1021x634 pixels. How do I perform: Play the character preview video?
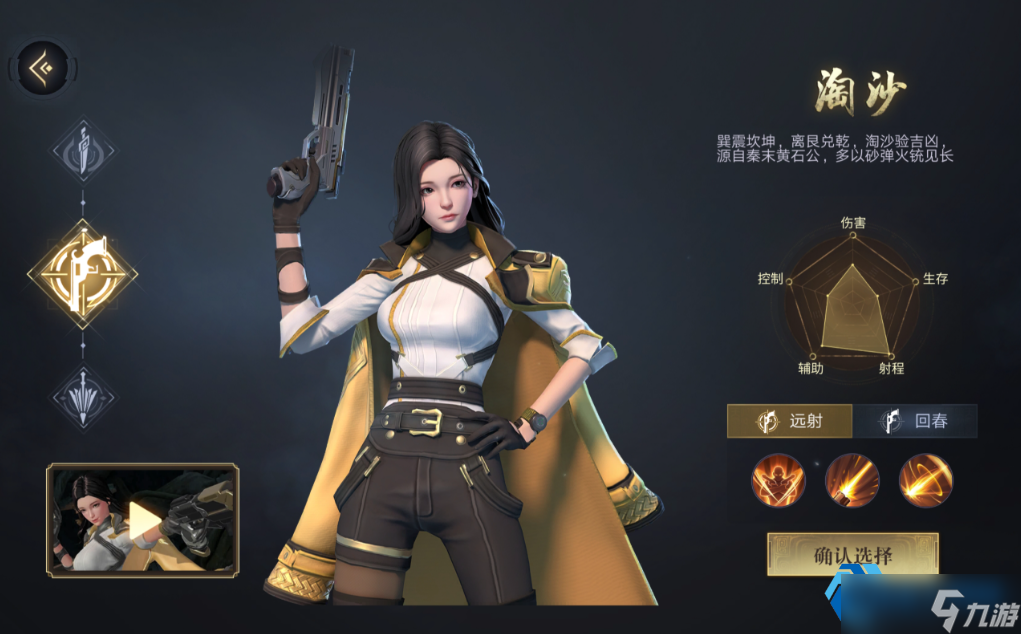pos(142,520)
